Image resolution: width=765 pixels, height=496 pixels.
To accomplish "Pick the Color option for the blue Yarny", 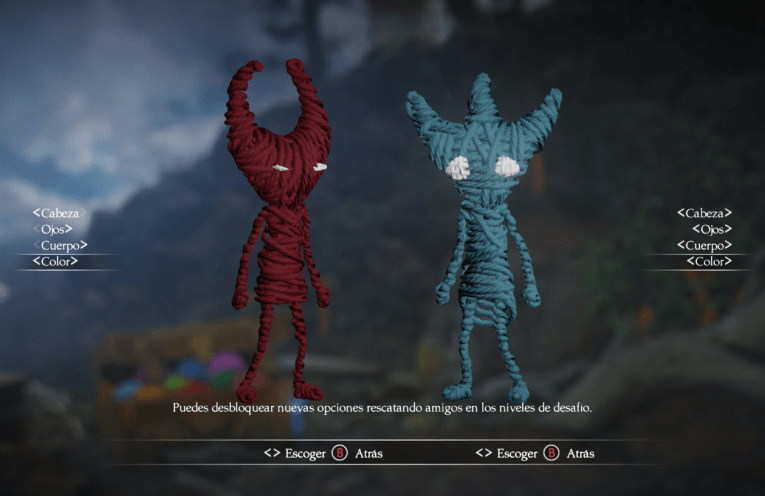I will coord(709,261).
